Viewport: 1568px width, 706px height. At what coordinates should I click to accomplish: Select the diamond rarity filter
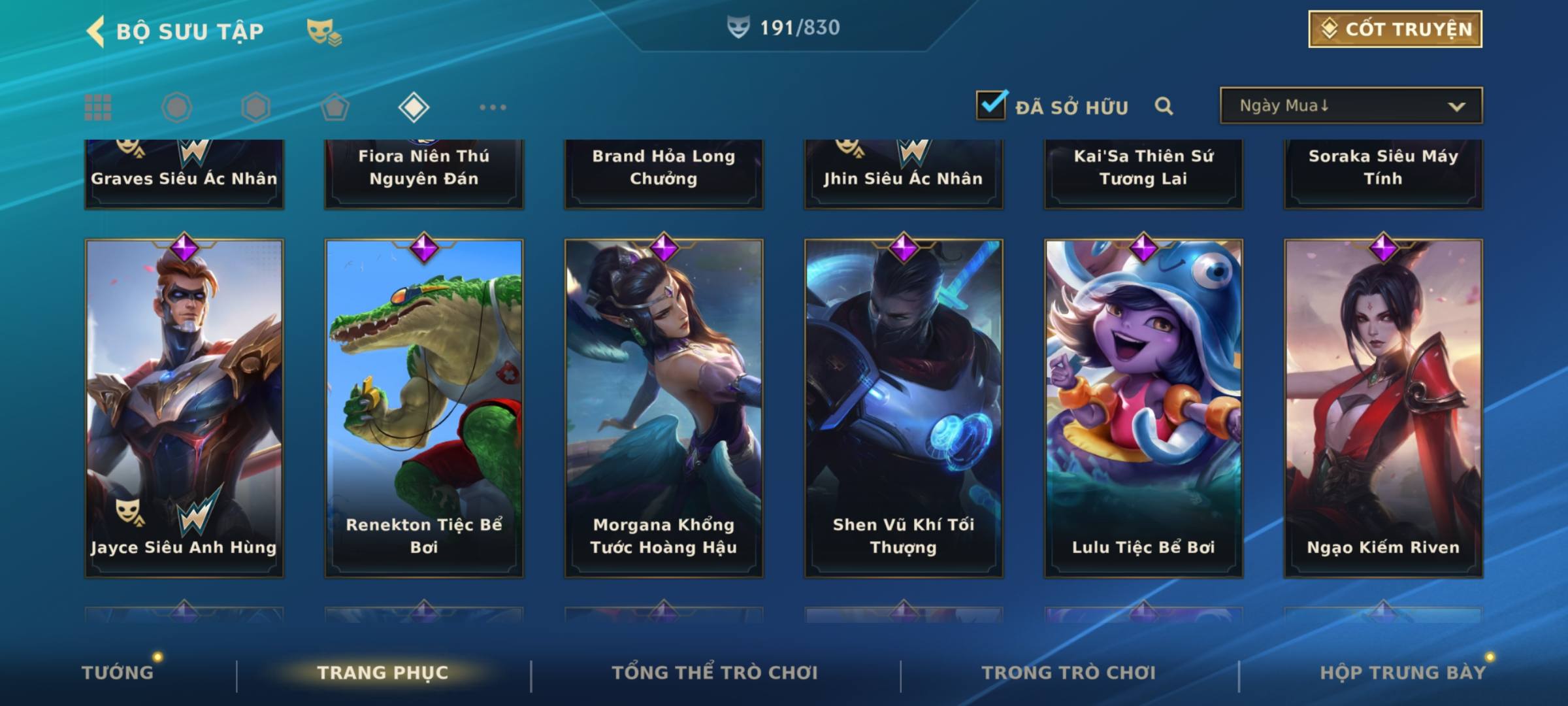pos(414,107)
